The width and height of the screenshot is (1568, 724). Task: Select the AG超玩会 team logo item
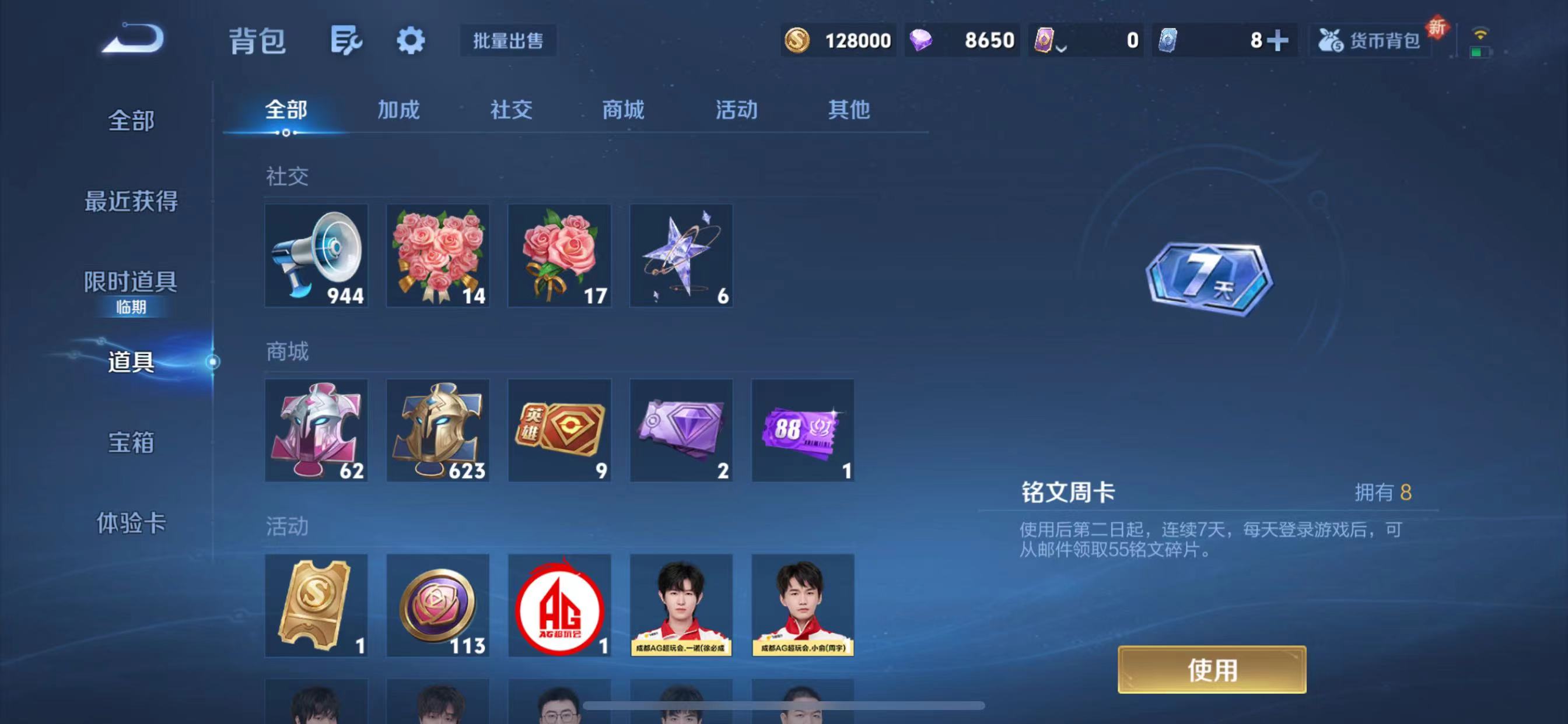point(559,606)
